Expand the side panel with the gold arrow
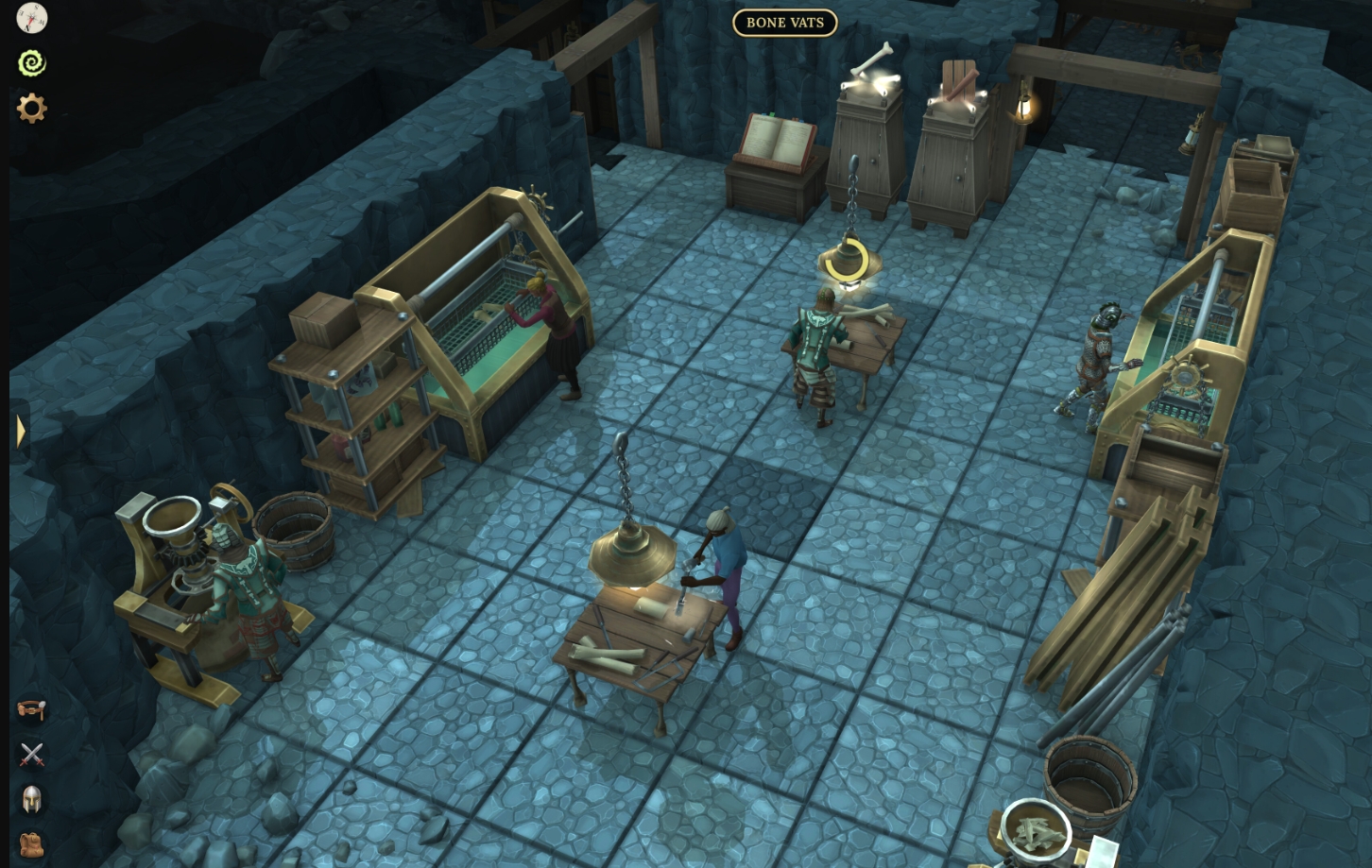The image size is (1372, 868). click(x=21, y=432)
